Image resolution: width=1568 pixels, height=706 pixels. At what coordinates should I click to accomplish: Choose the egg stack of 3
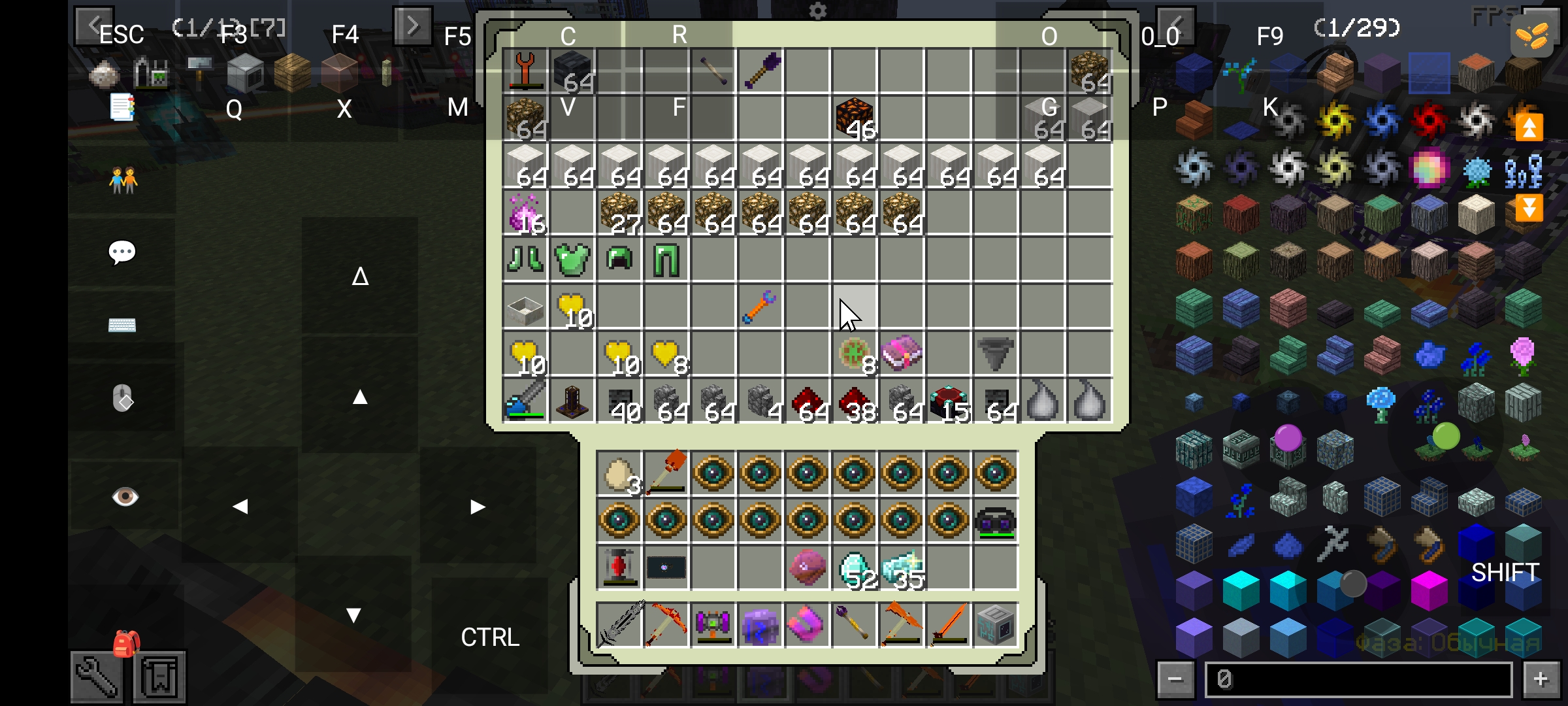coord(619,473)
